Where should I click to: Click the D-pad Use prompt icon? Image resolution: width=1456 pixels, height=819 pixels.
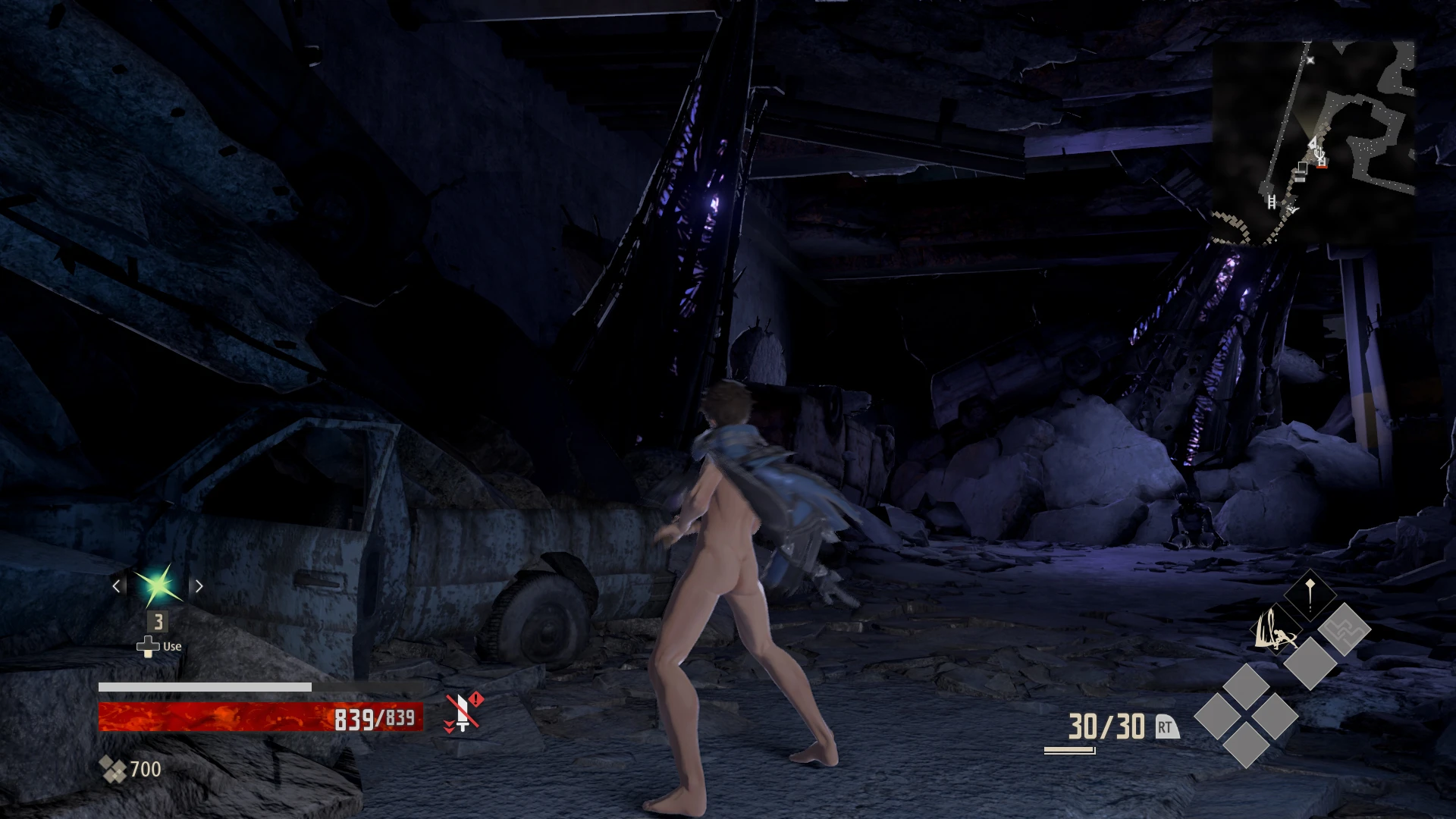(147, 646)
